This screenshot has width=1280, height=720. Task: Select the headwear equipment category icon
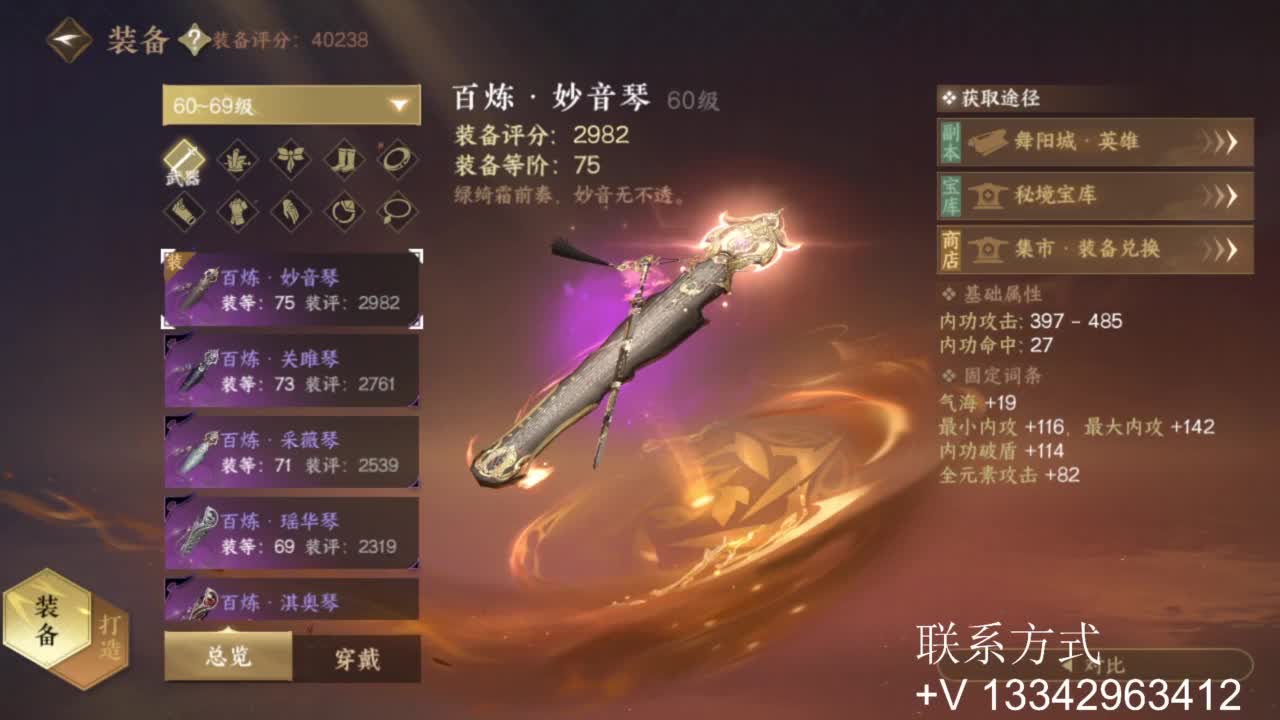(x=235, y=158)
